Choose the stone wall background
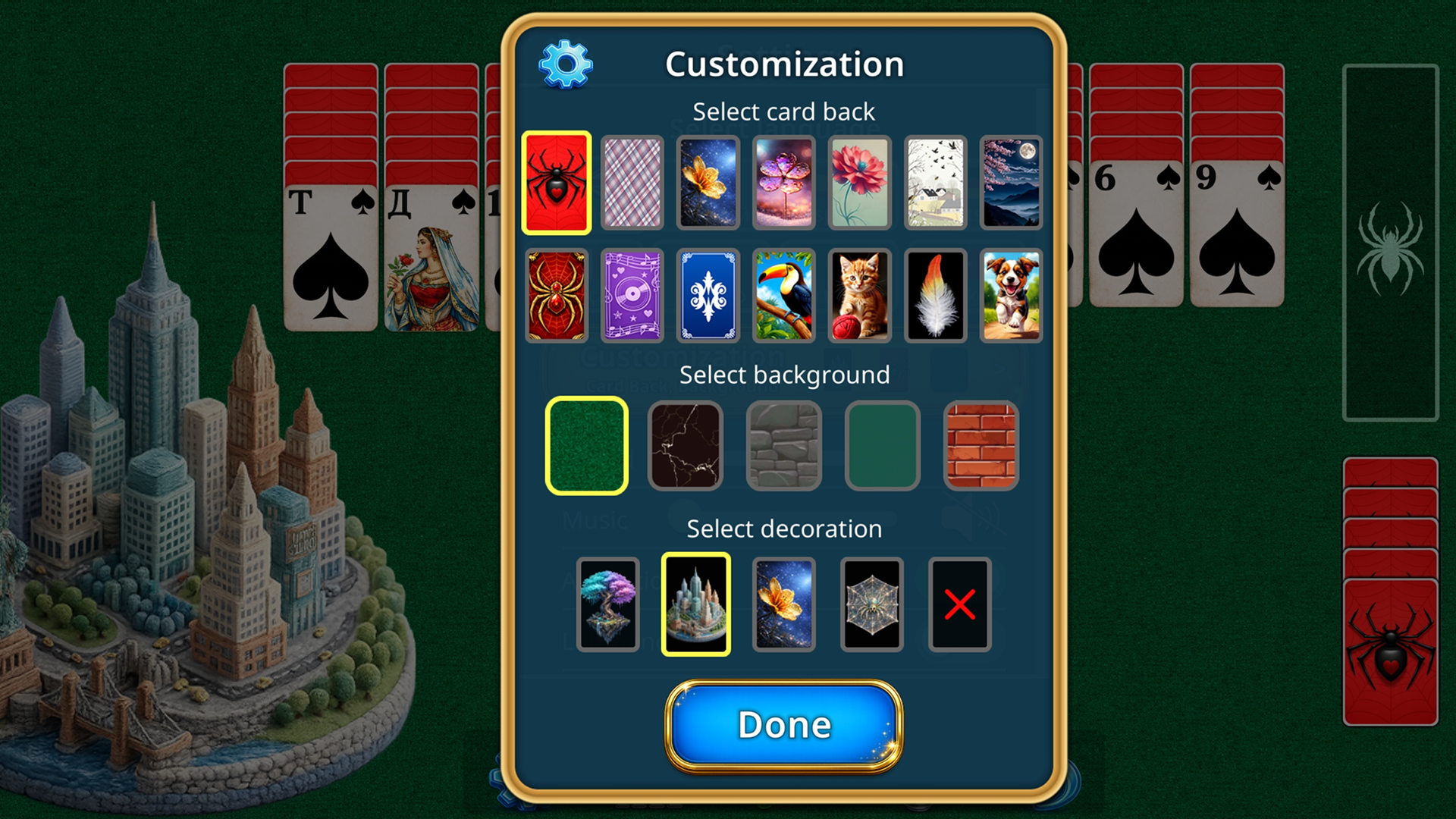This screenshot has height=819, width=1456. (x=783, y=446)
